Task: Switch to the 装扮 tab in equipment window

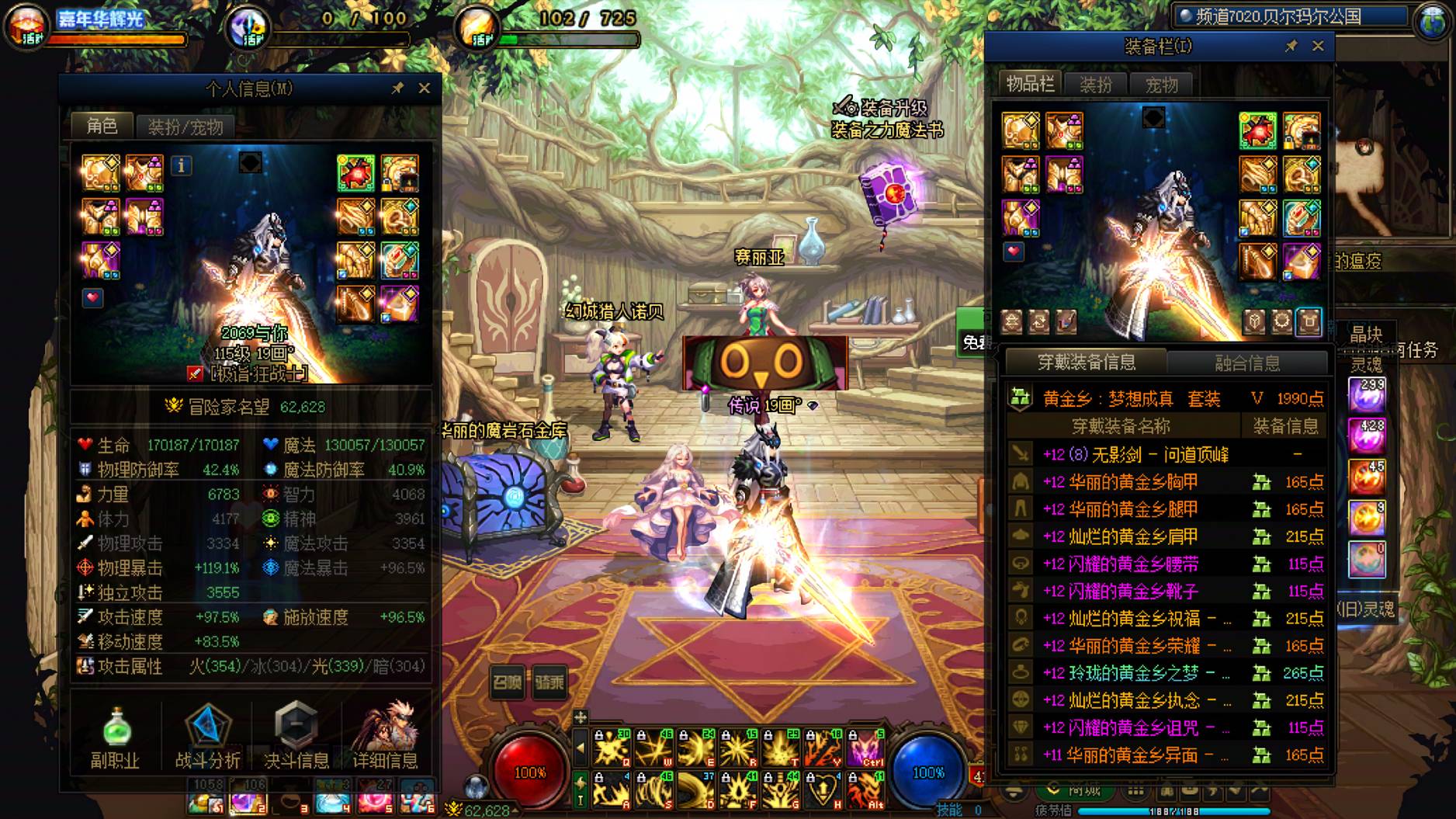Action: pos(1096,85)
